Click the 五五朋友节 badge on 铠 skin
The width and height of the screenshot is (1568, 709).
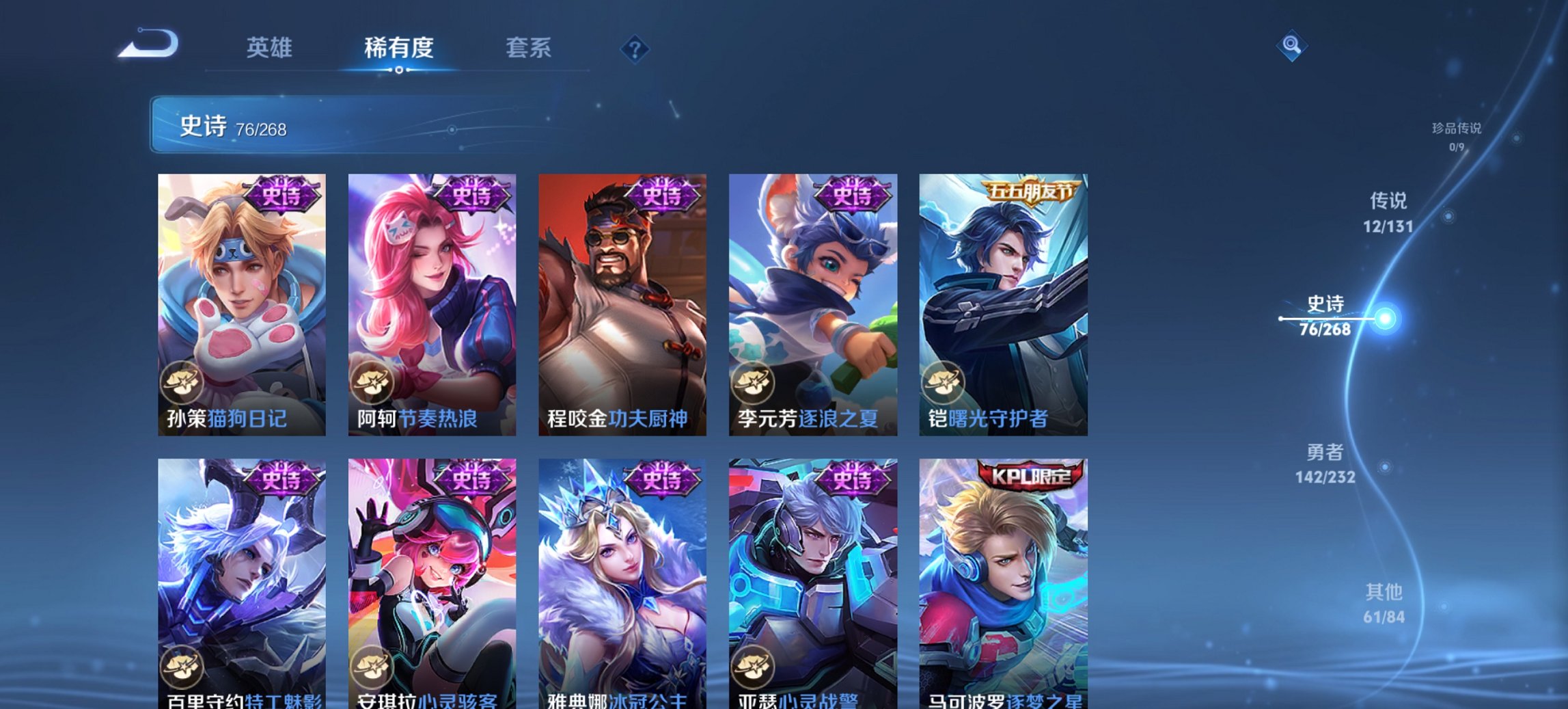click(x=1033, y=193)
